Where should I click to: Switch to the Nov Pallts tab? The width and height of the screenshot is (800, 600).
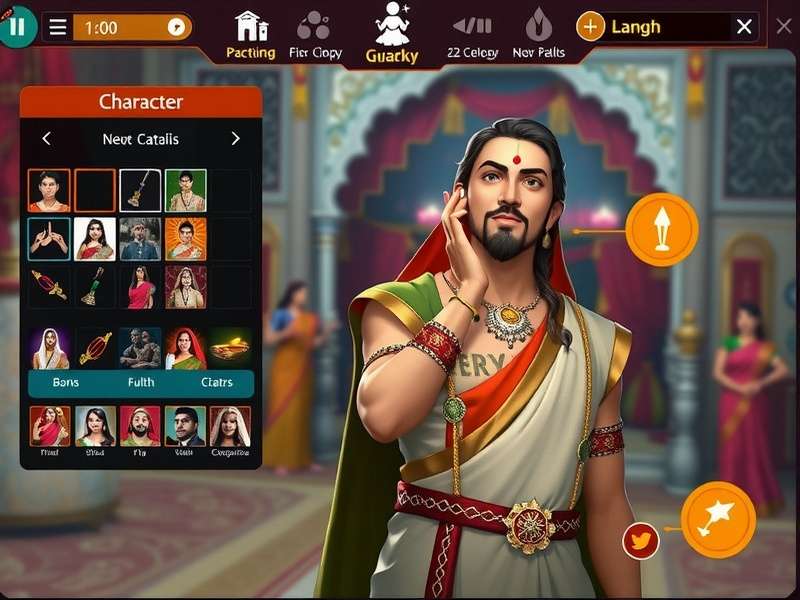pos(538,34)
